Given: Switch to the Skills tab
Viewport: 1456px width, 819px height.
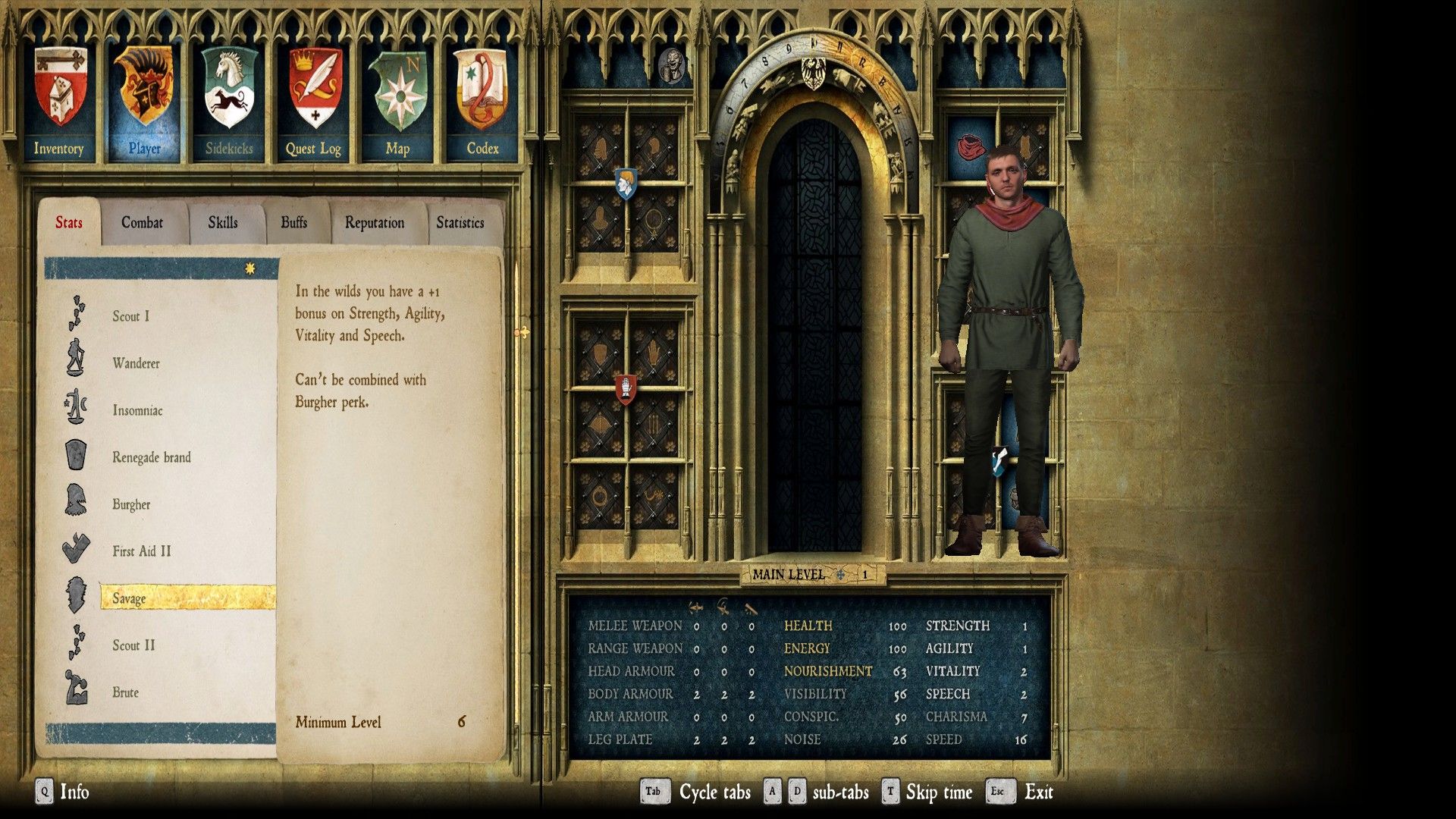Looking at the screenshot, I should (223, 223).
